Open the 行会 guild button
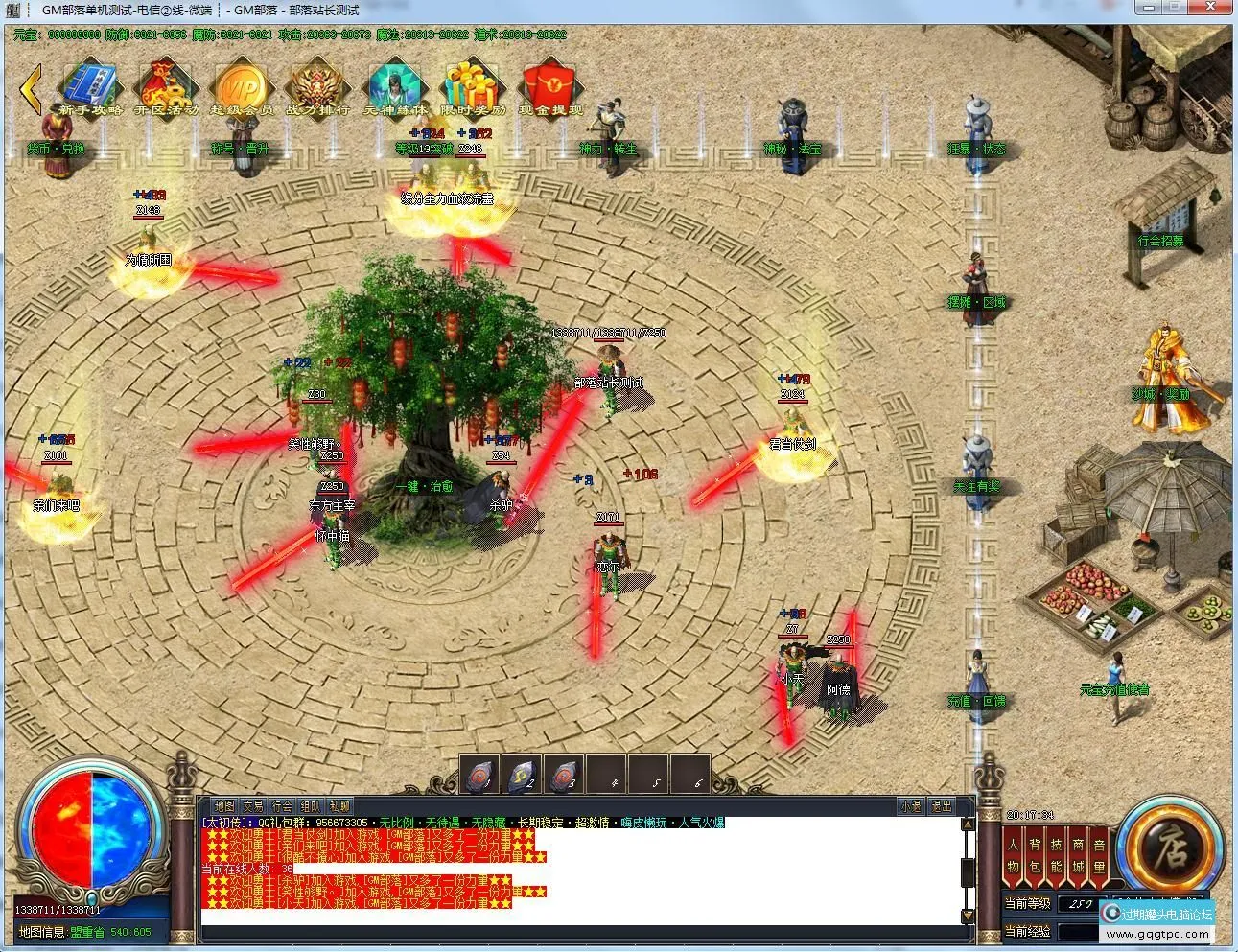1238x952 pixels. 282,806
